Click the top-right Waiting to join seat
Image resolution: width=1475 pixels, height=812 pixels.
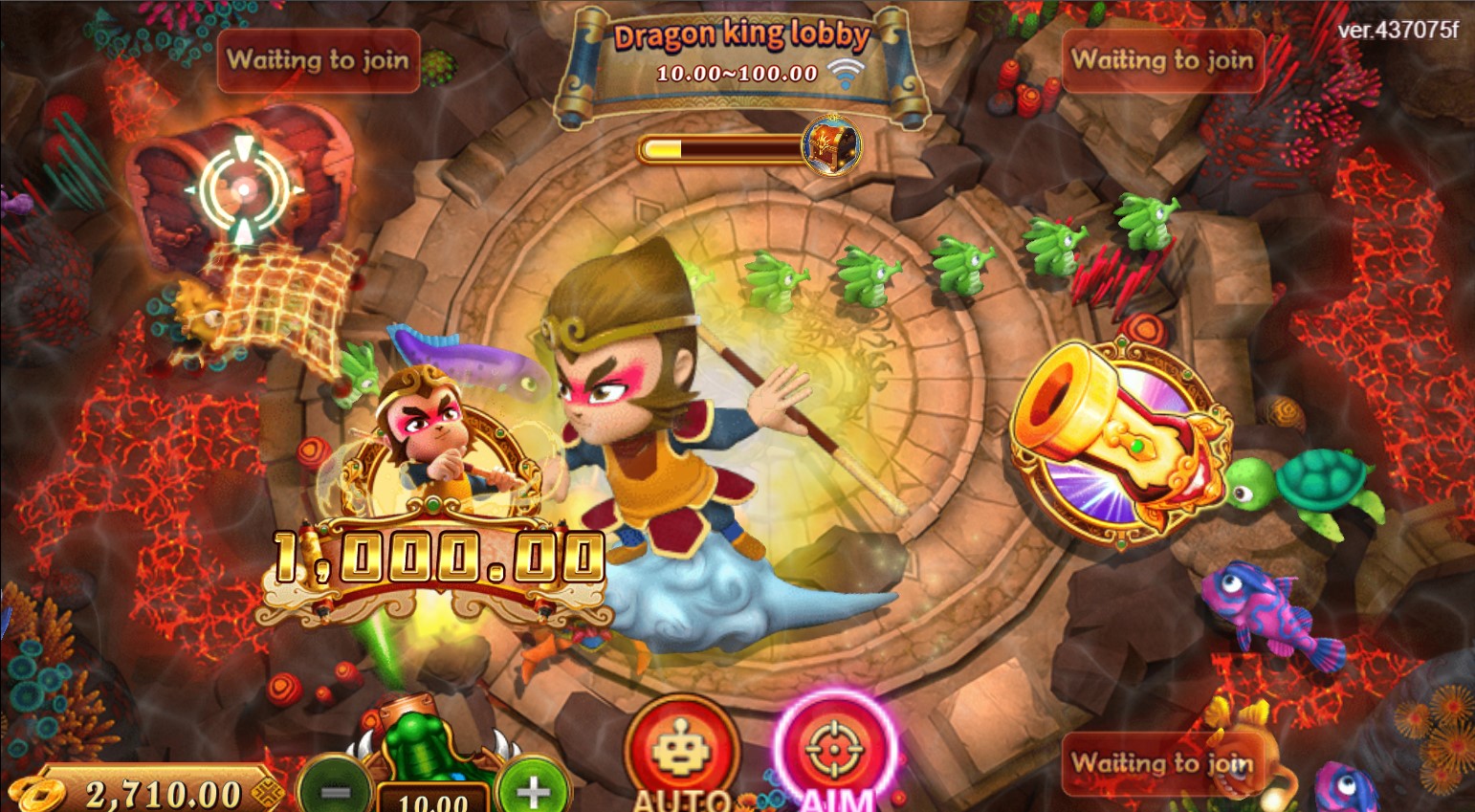point(1163,61)
